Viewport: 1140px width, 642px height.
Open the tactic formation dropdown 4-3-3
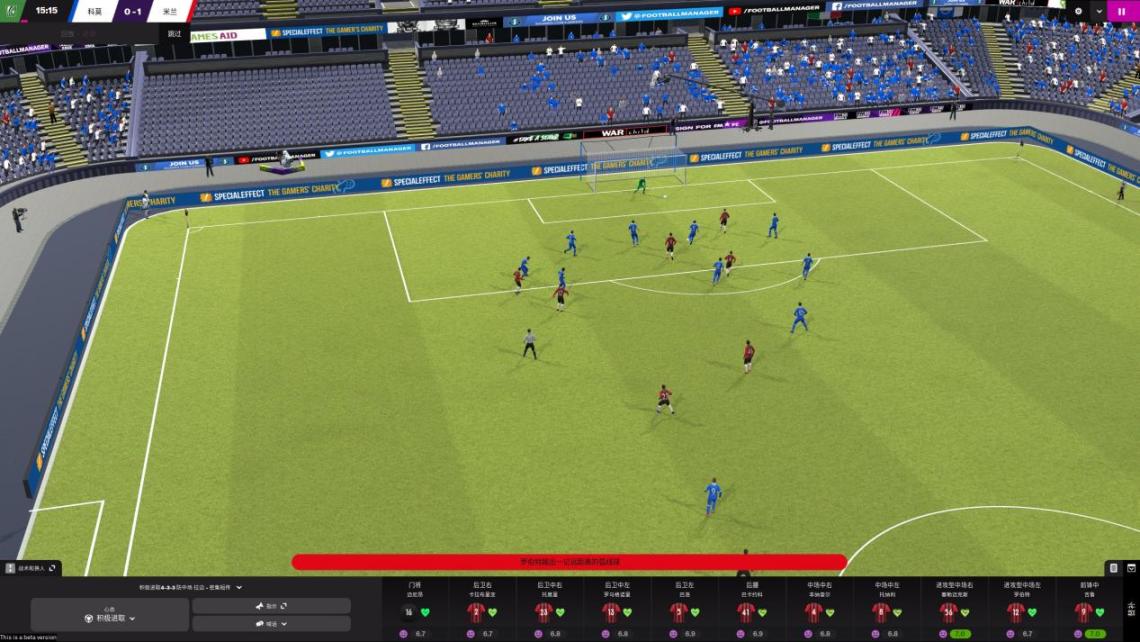coord(190,587)
